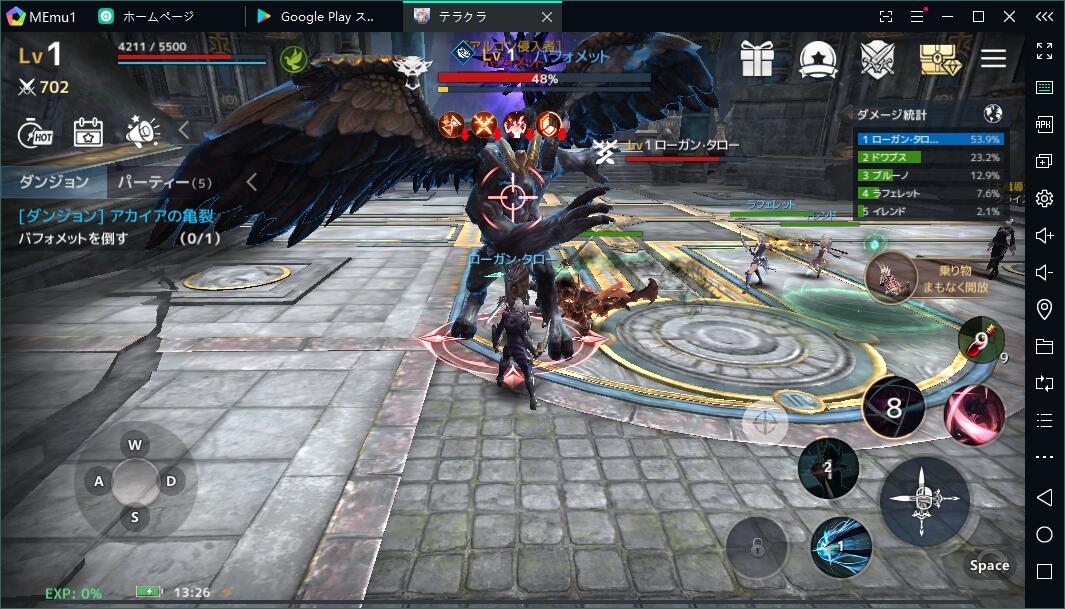Select the アカイアの亀裂 dungeon objective
The width and height of the screenshot is (1065, 609).
point(118,216)
